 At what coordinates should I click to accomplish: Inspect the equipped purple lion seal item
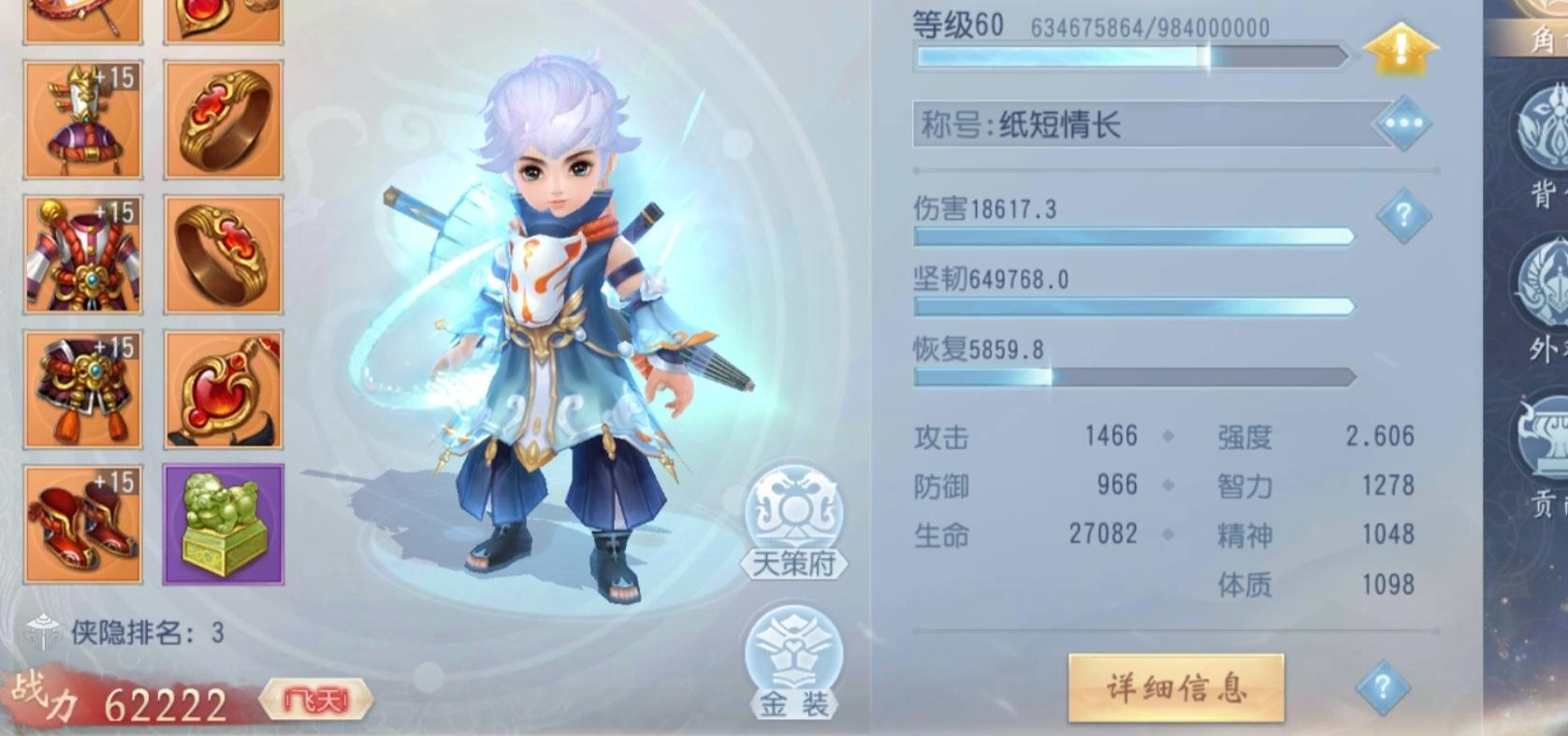(x=223, y=524)
